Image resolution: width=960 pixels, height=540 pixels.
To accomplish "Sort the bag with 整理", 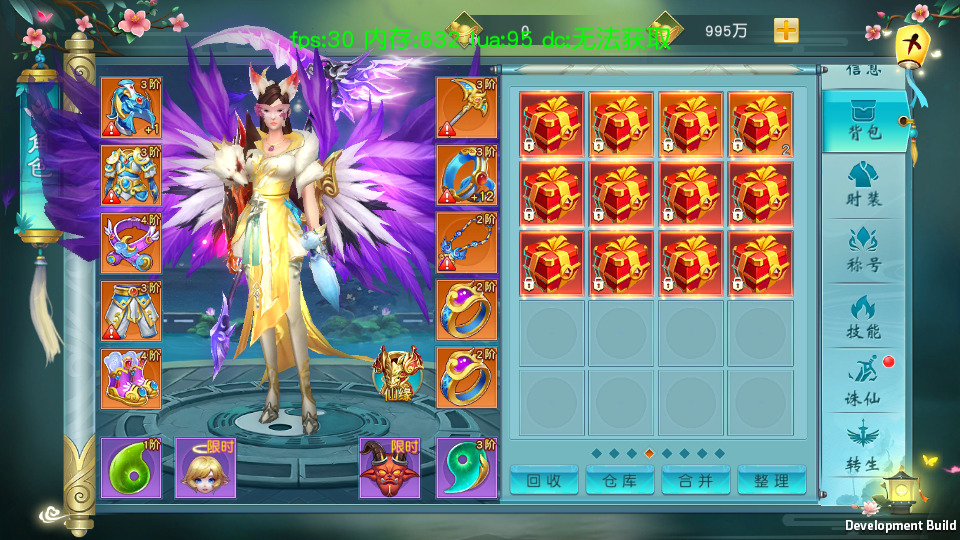I will pos(772,481).
